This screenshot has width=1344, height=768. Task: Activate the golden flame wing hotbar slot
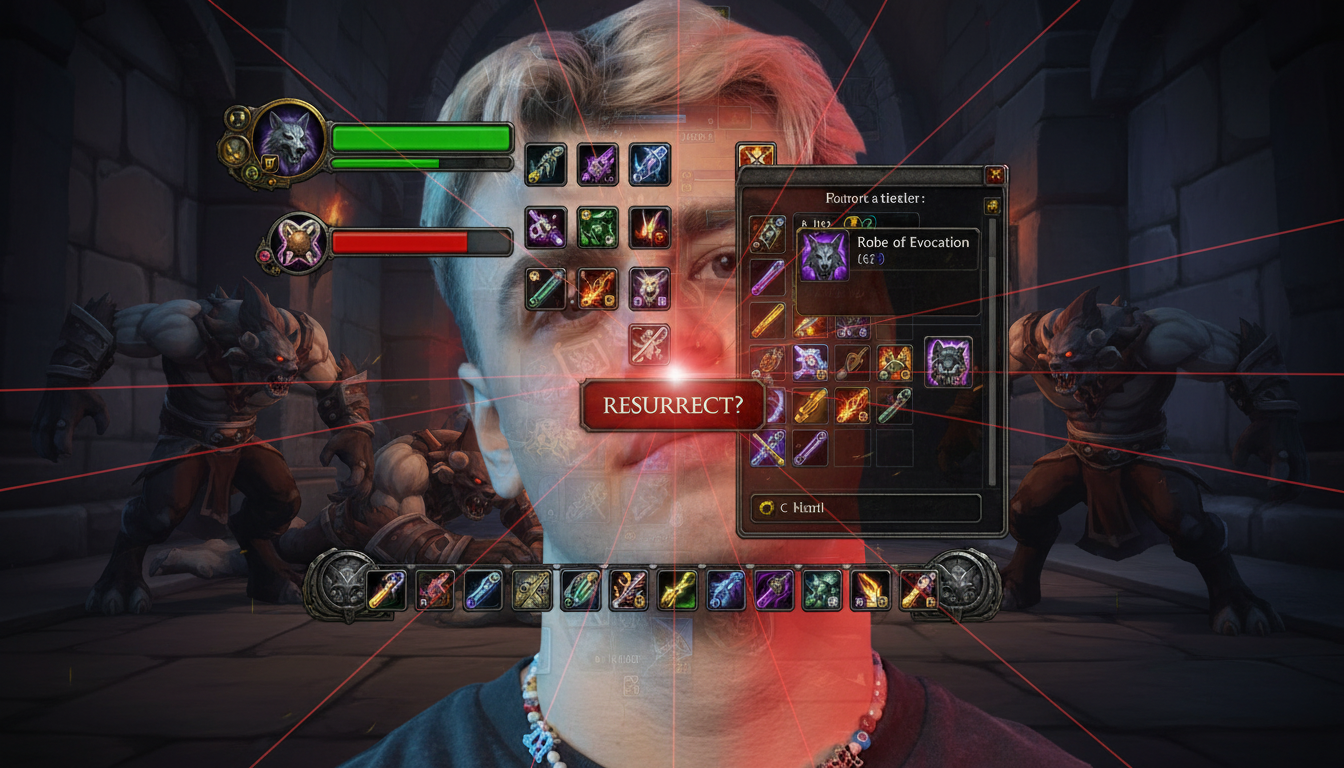pyautogui.click(x=870, y=590)
